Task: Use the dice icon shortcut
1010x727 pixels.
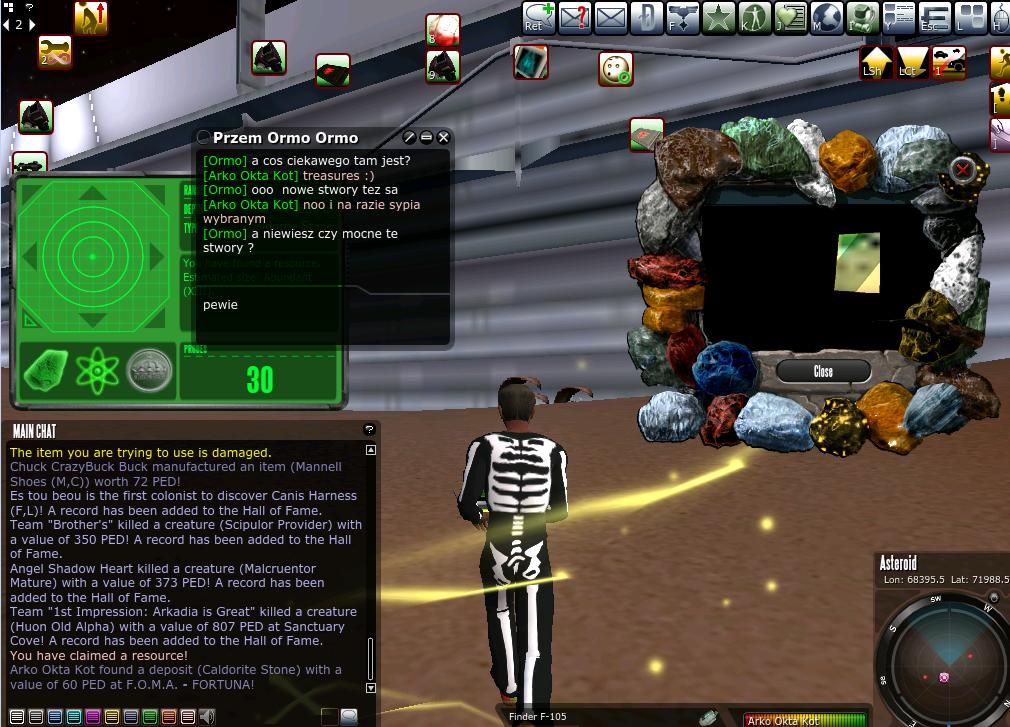Action: (x=615, y=69)
